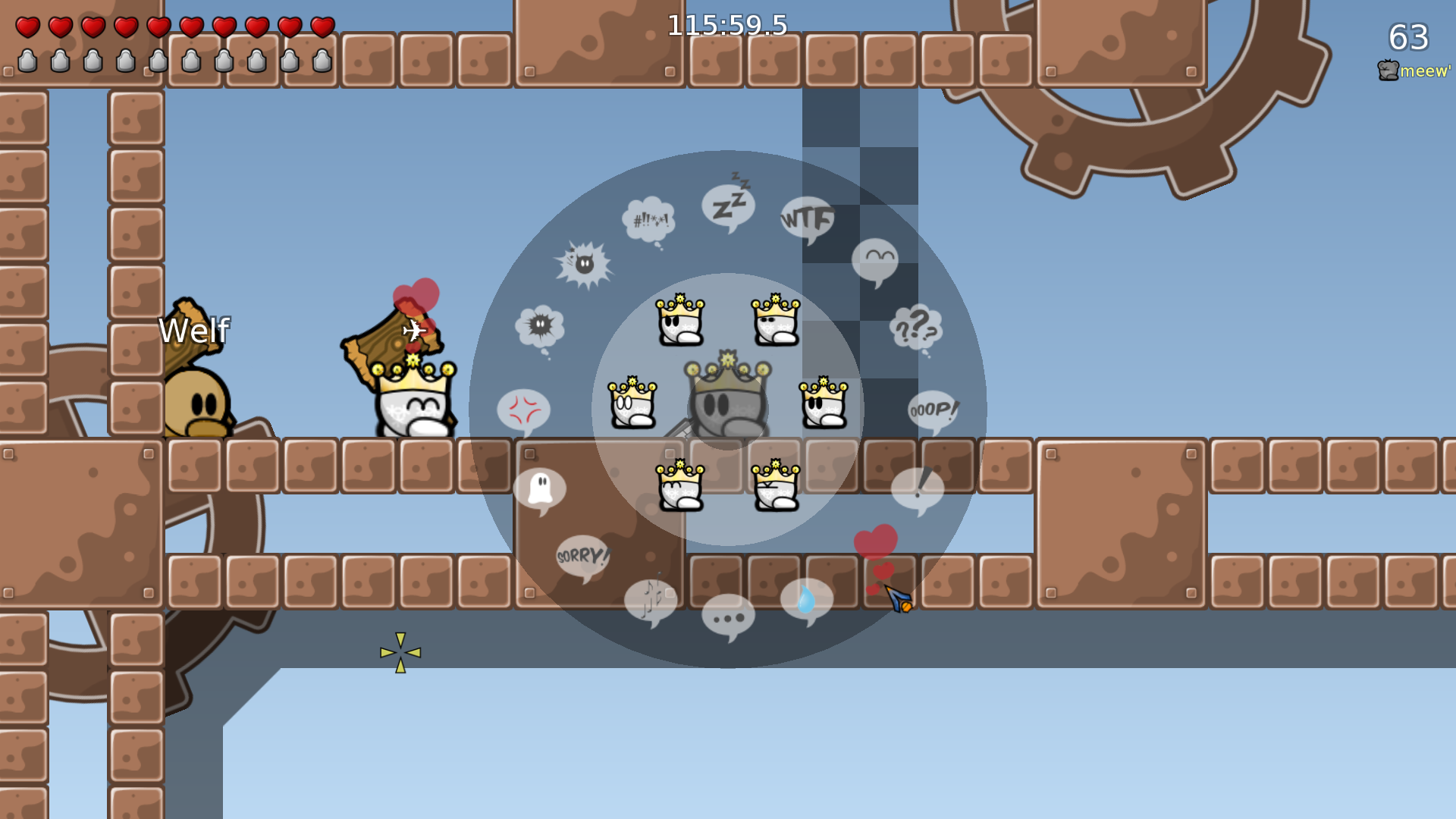Select the smiling arched-eyes tee face

pyautogui.click(x=680, y=485)
